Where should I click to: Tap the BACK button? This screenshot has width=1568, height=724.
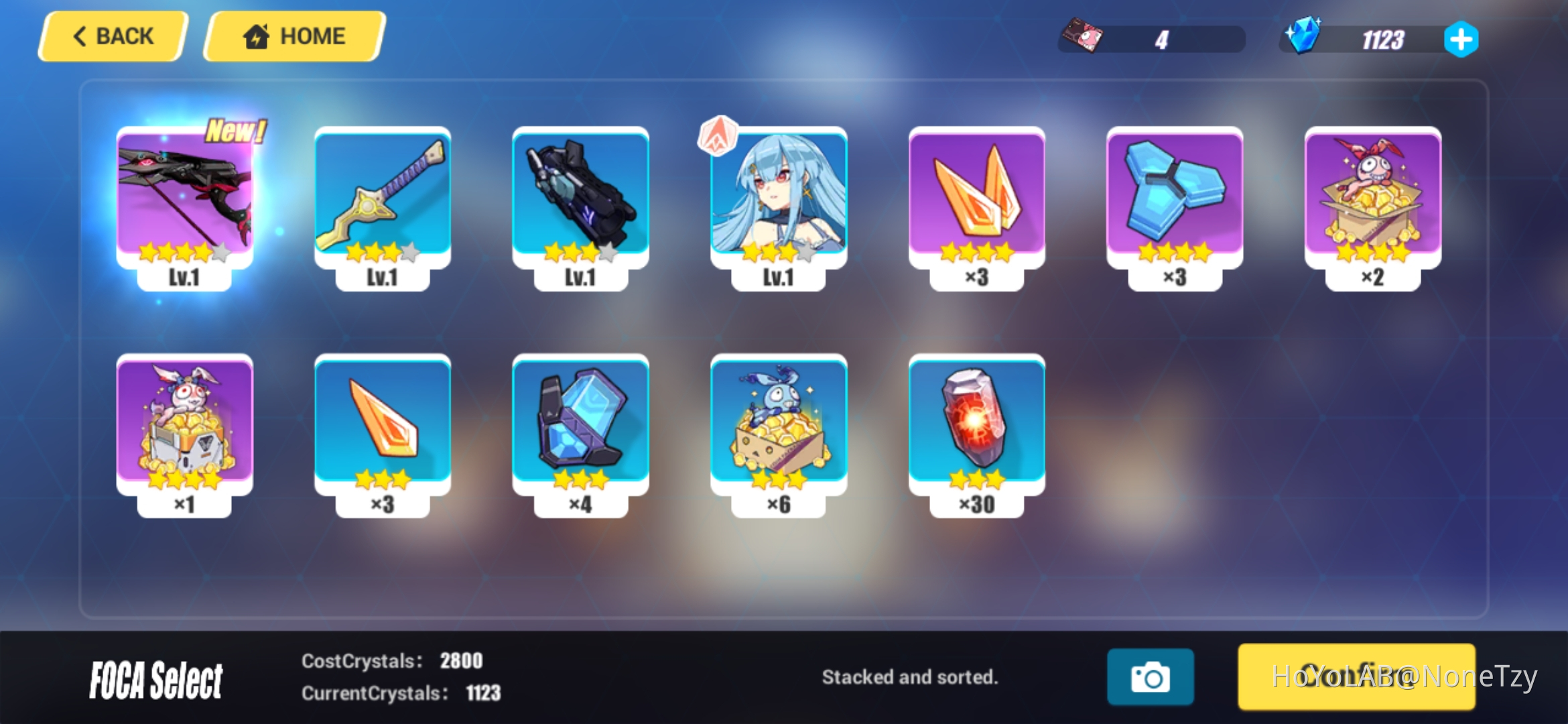(111, 36)
